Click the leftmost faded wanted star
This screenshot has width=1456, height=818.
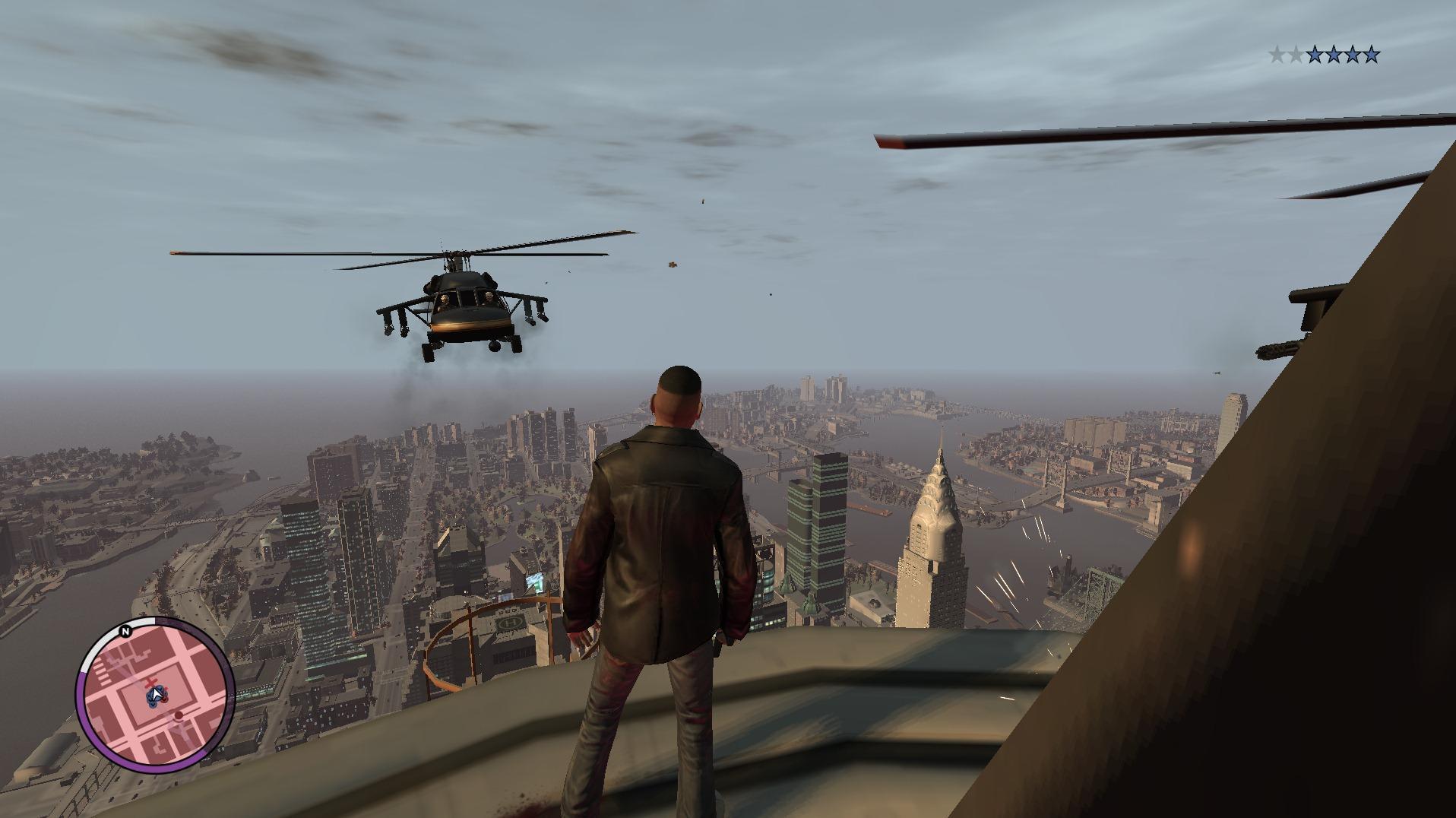click(1277, 53)
